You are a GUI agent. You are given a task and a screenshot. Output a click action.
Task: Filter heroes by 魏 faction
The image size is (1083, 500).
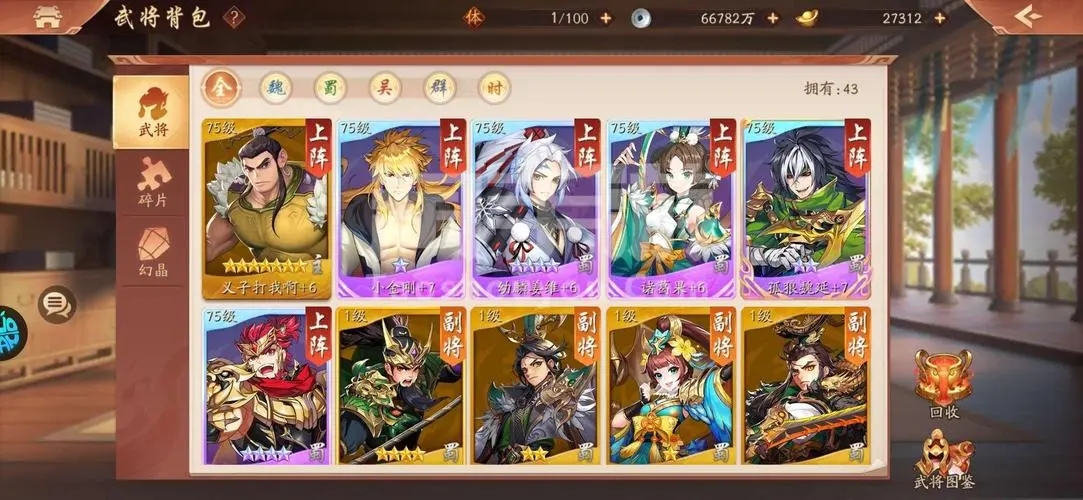tap(276, 88)
